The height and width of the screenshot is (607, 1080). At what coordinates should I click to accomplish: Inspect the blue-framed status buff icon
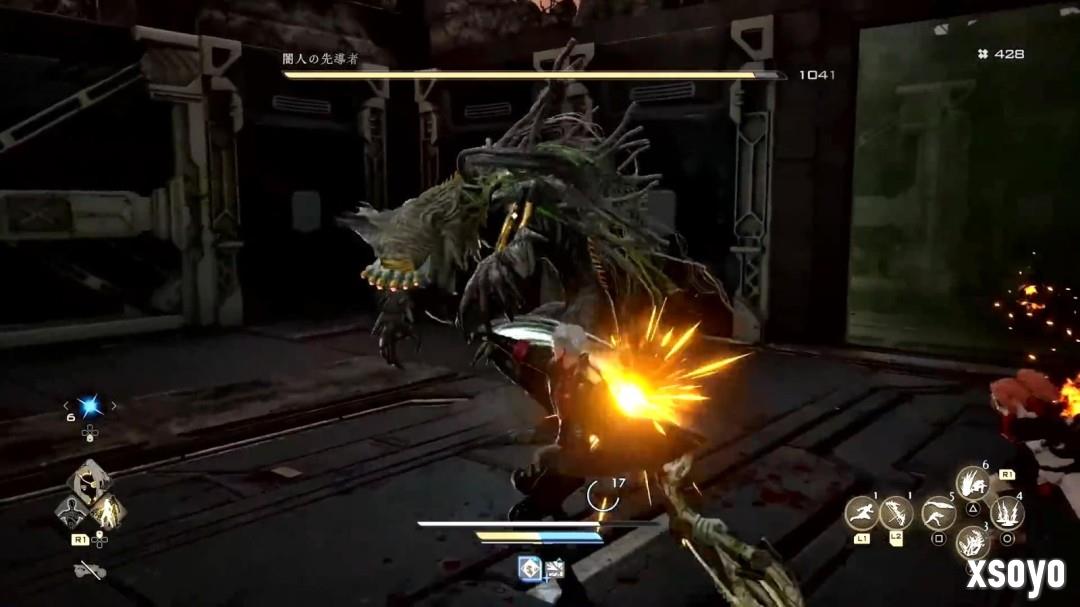[x=530, y=569]
